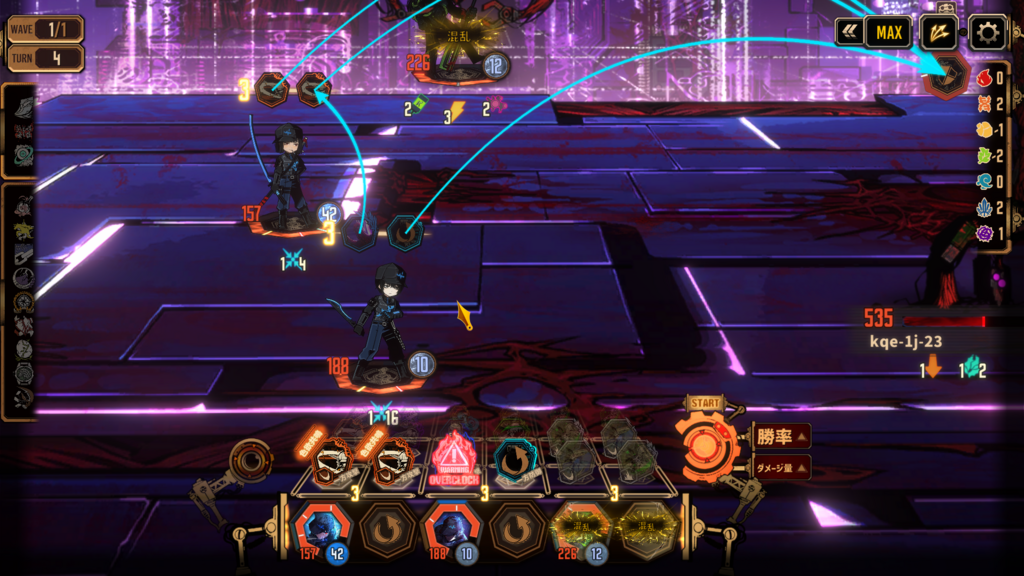Choose the 勝率 win rate auto-select
The image size is (1024, 576).
pyautogui.click(x=781, y=436)
